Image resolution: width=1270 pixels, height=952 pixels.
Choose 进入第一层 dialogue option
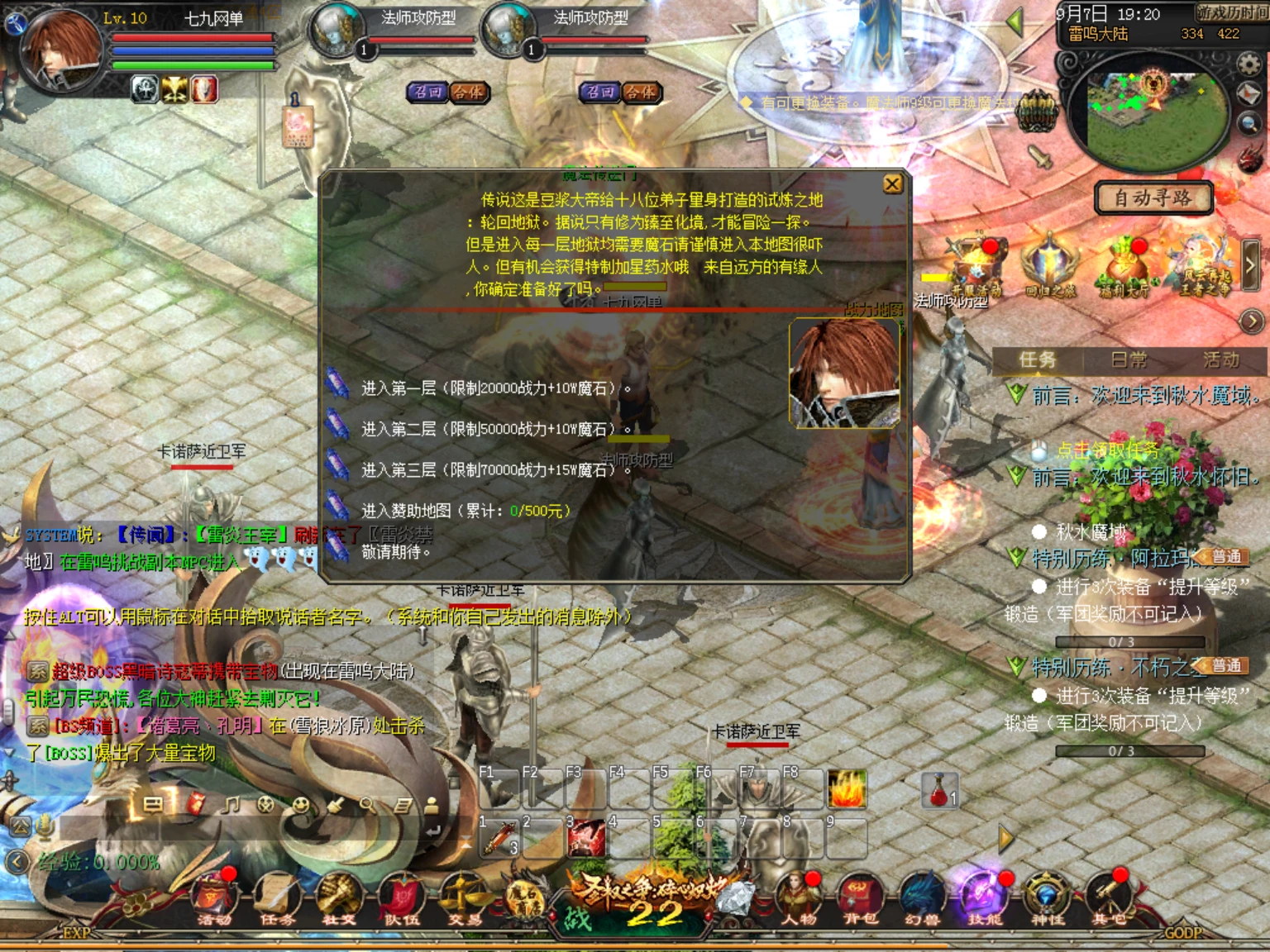pos(494,388)
